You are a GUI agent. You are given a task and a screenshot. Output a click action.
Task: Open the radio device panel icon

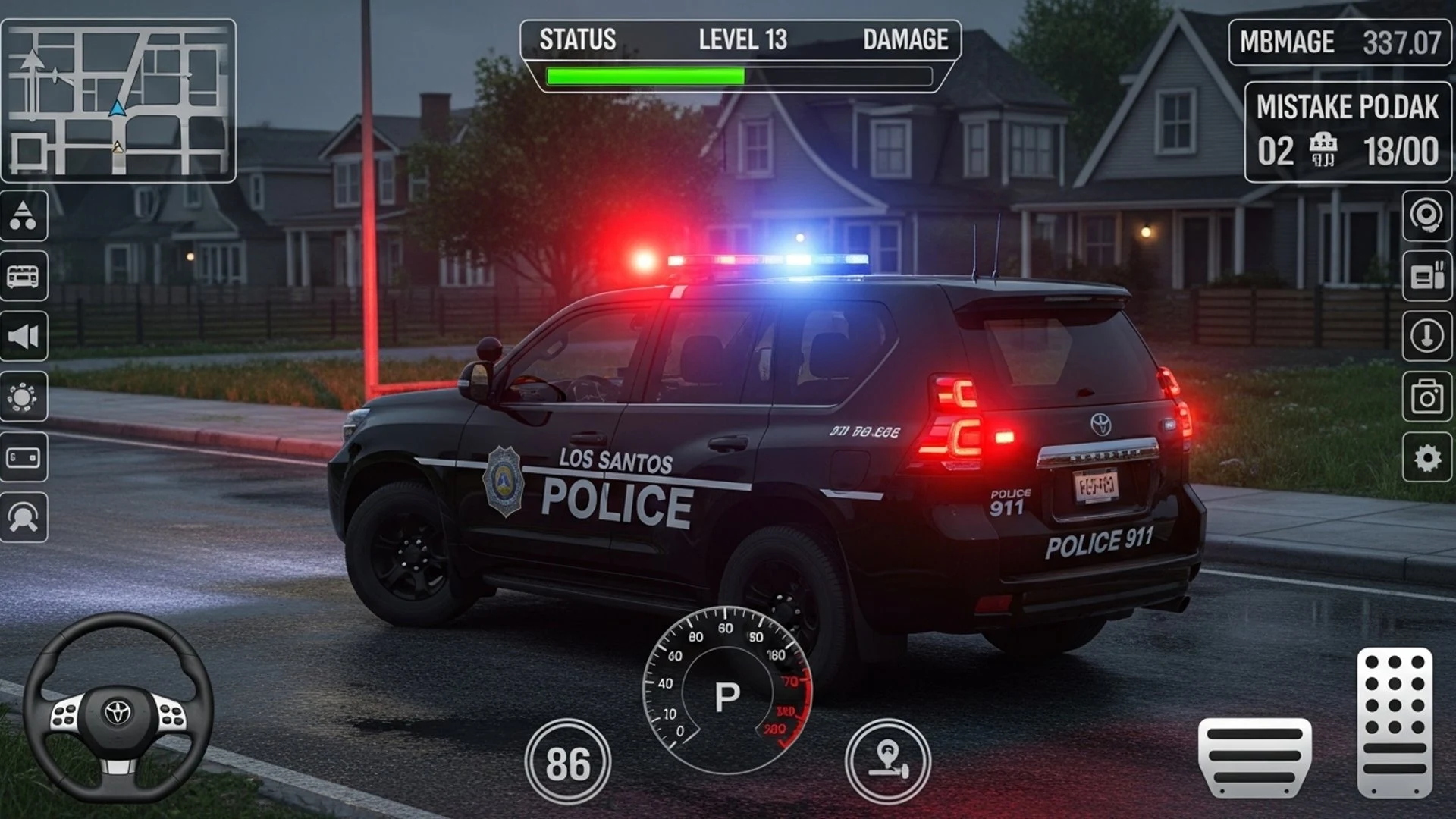click(x=1426, y=276)
